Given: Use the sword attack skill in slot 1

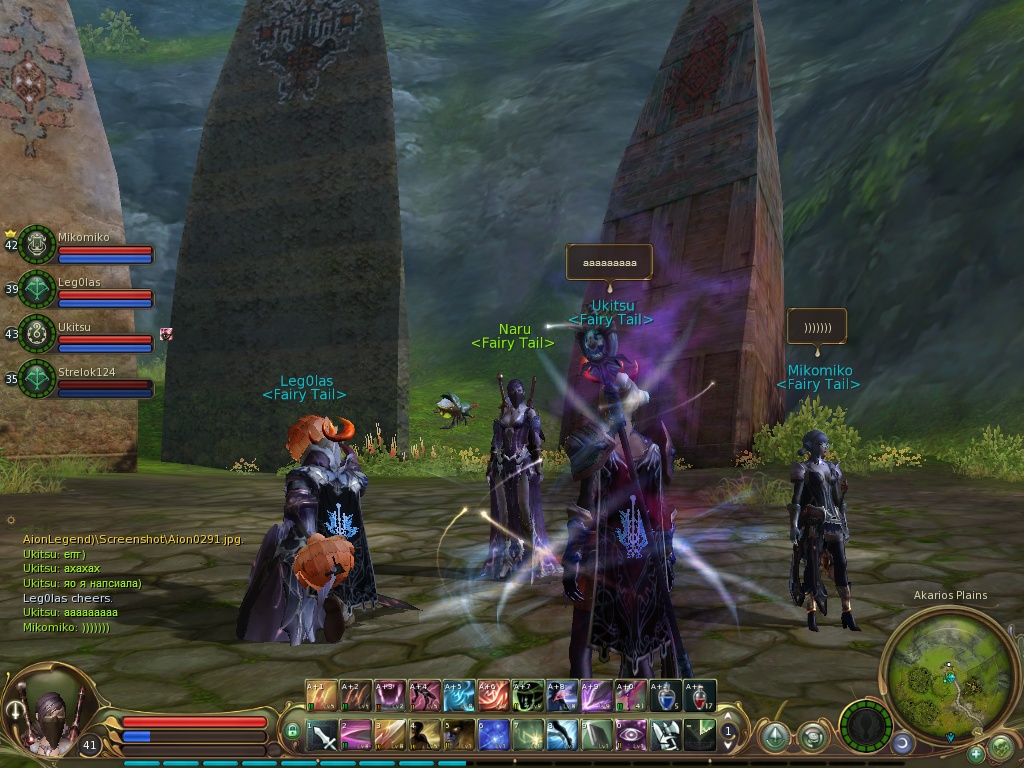Looking at the screenshot, I should (322, 736).
